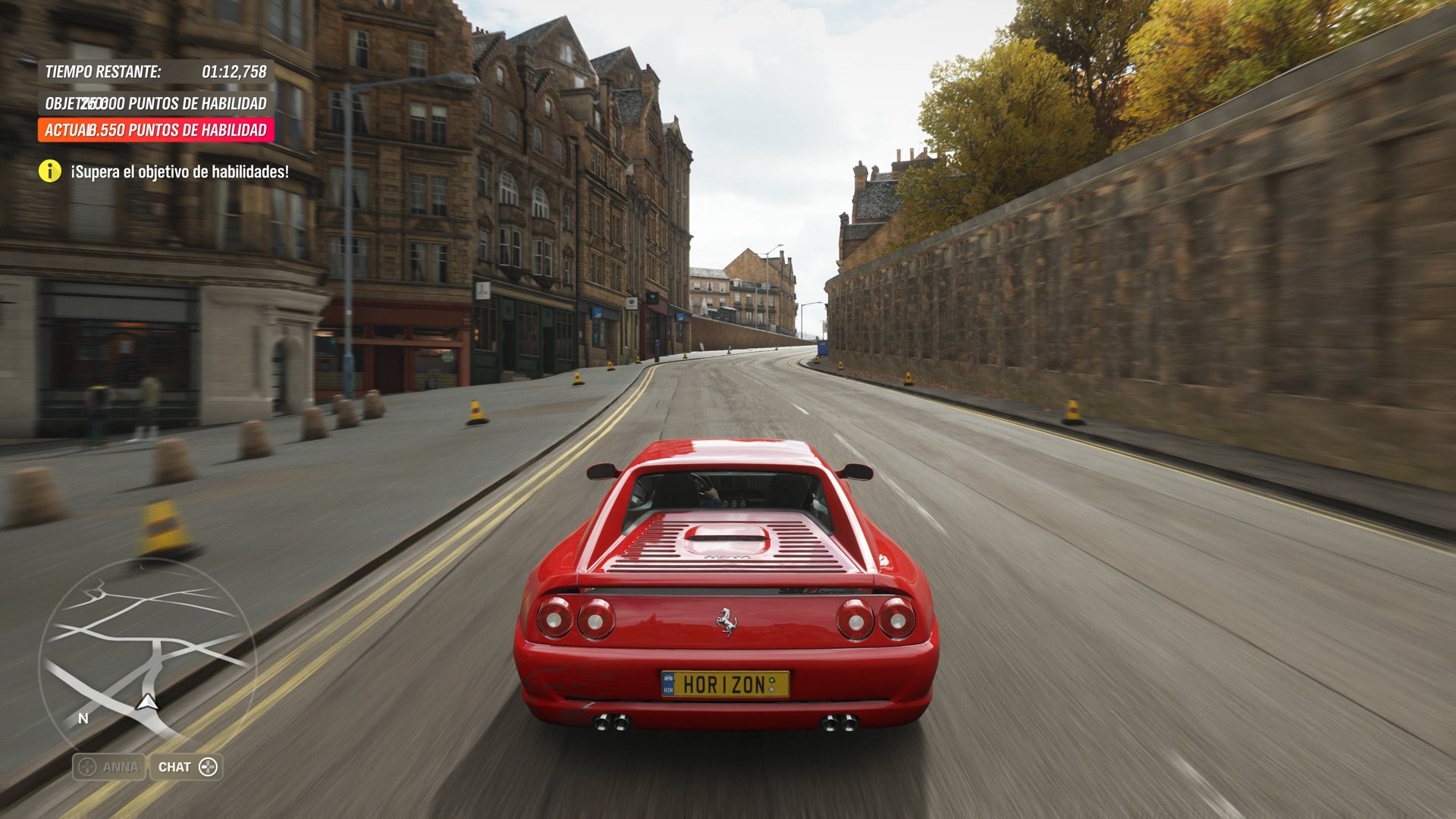This screenshot has width=1456, height=819.
Task: Click the circular D-pad symbol inside the ANNA button
Action: (89, 767)
